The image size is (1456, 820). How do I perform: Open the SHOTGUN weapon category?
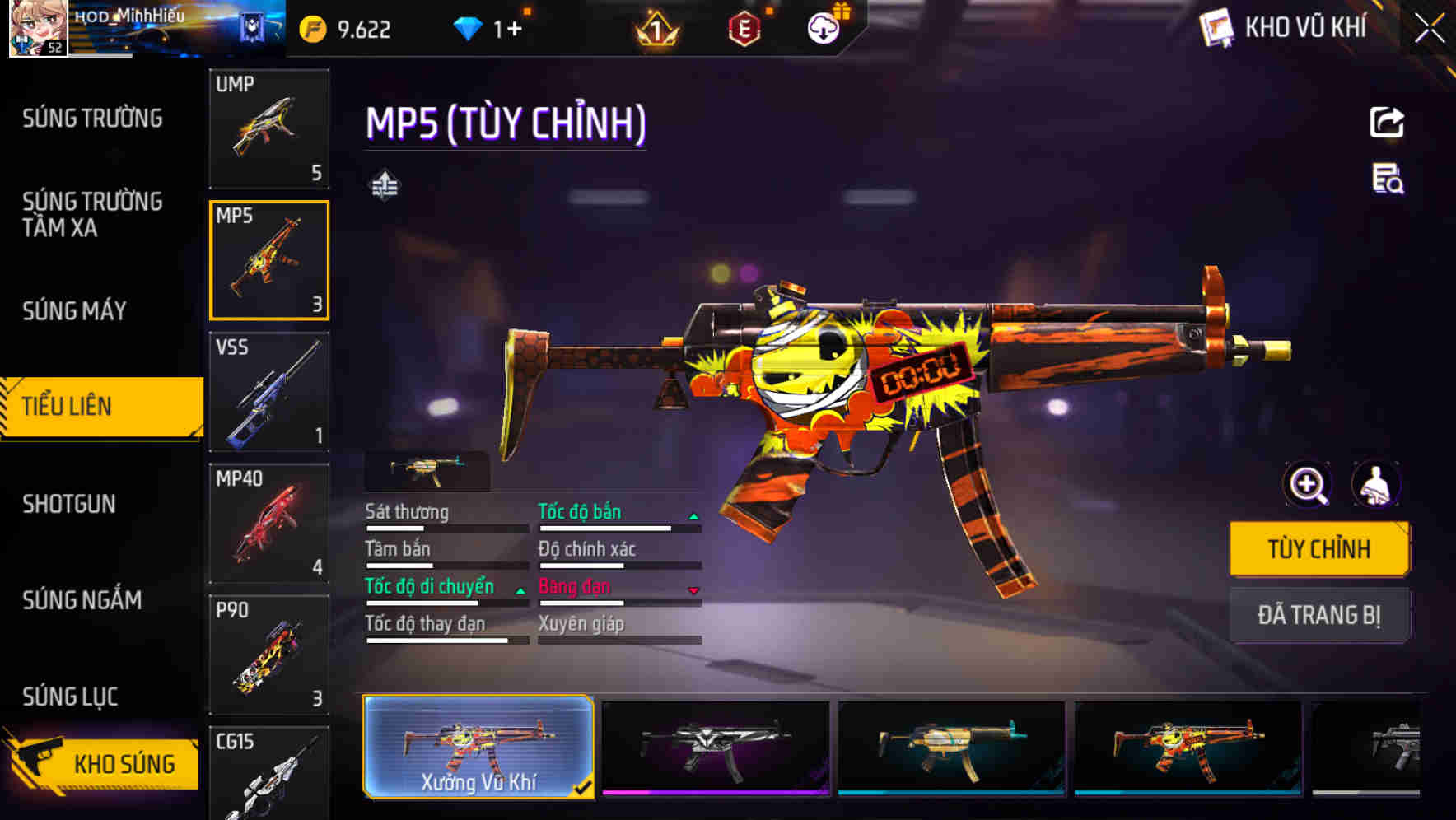pos(69,504)
